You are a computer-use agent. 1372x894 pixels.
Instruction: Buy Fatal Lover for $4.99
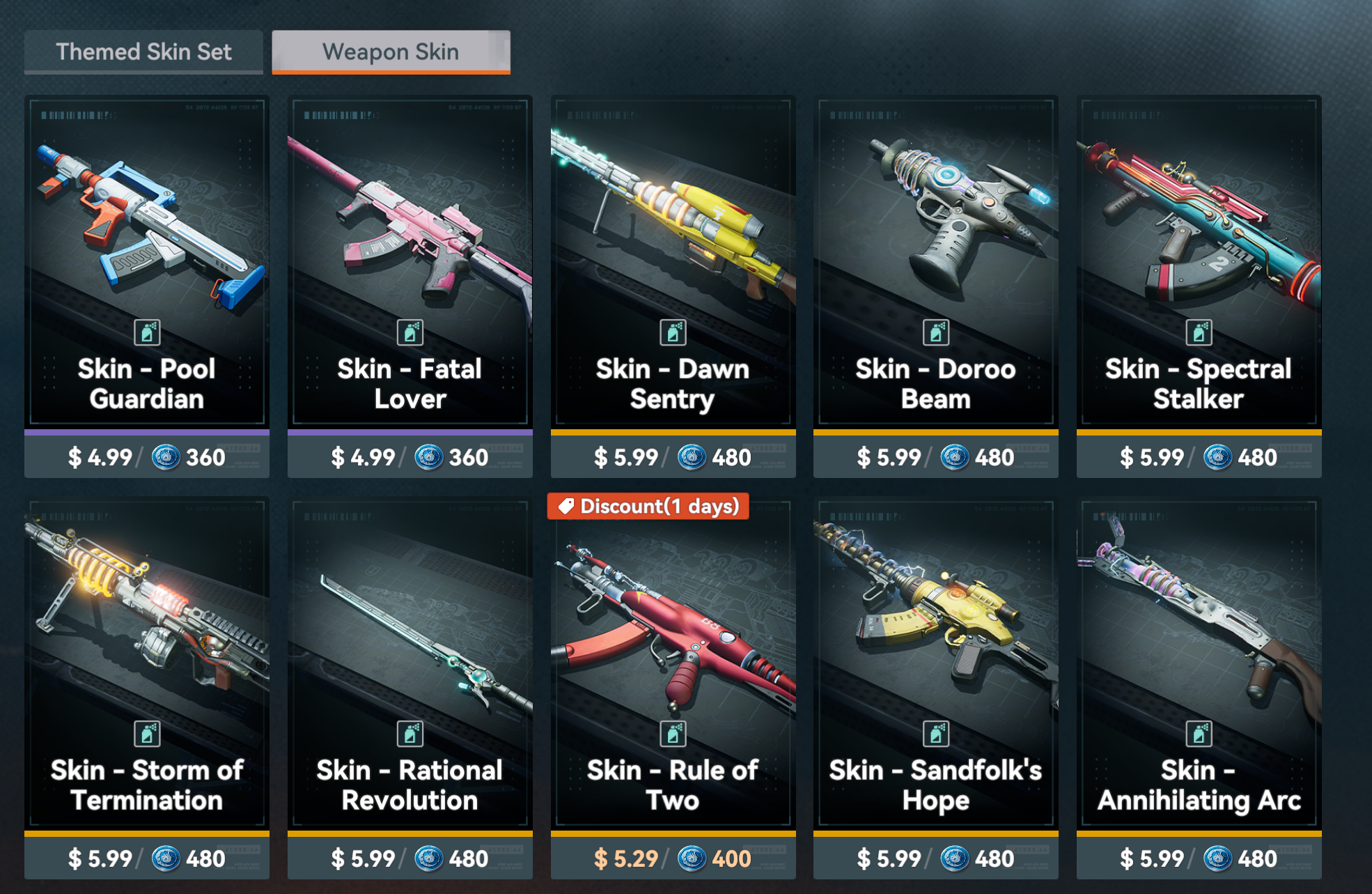(410, 457)
